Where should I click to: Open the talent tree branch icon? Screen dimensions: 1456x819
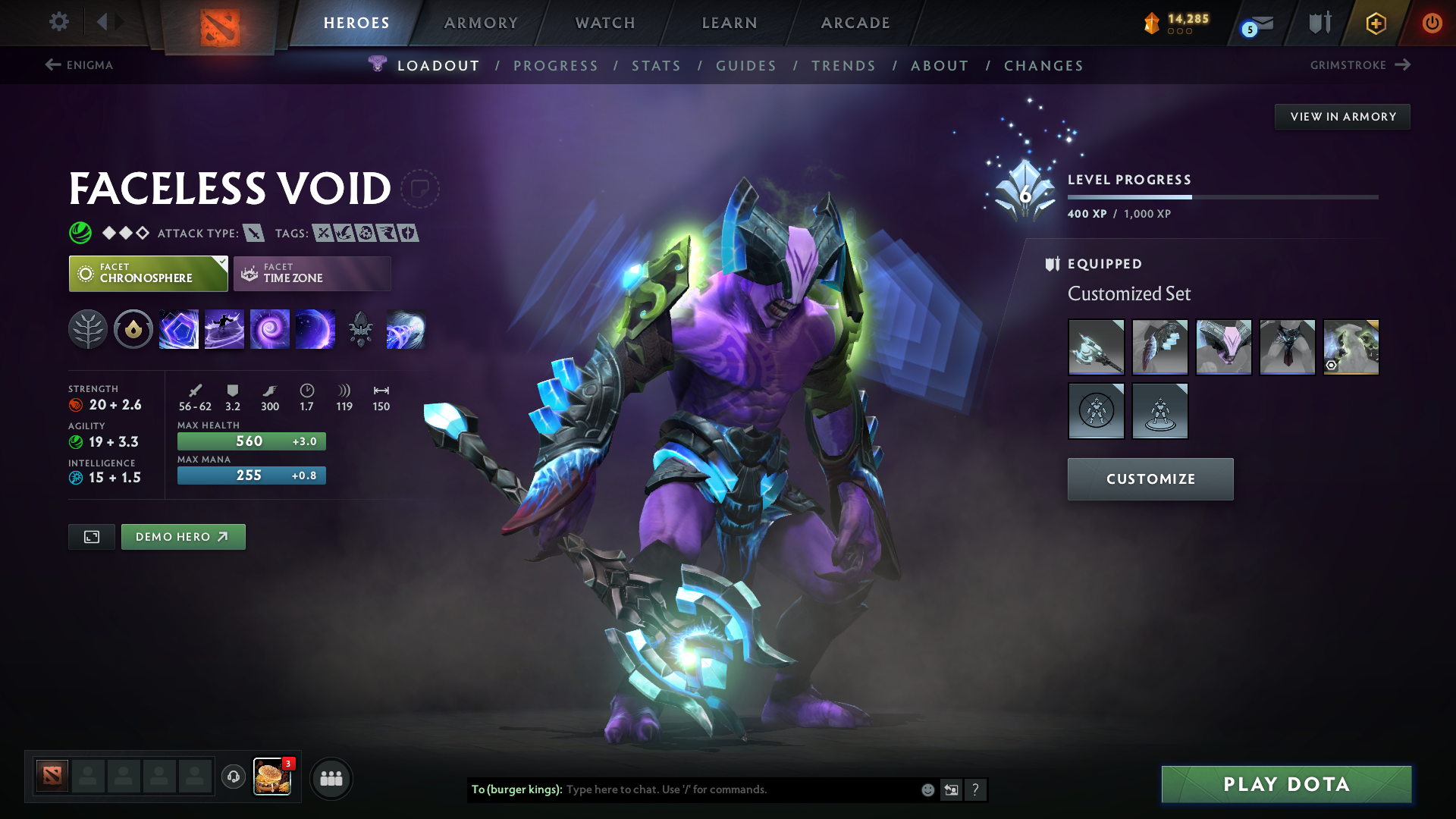[89, 329]
